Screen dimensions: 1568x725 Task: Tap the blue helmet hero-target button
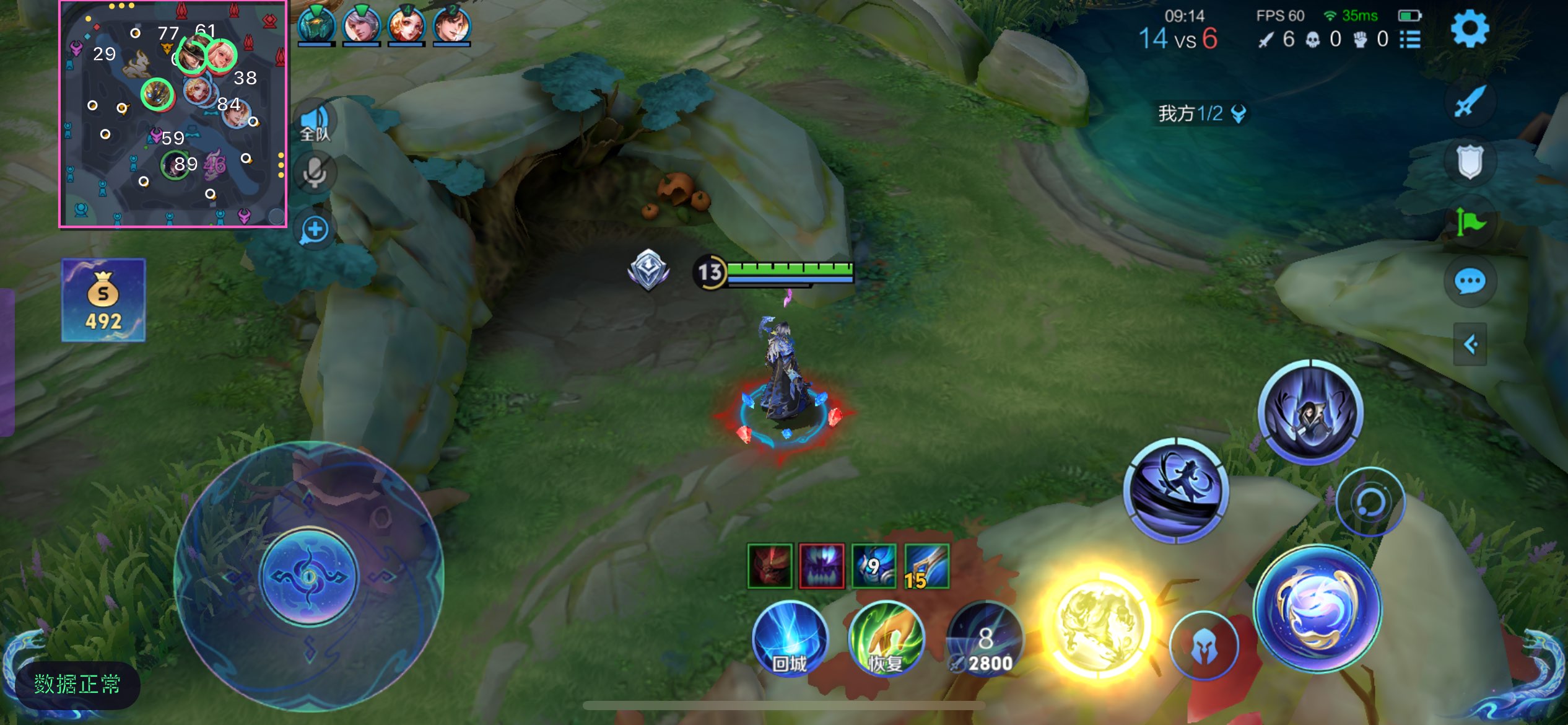[1204, 646]
